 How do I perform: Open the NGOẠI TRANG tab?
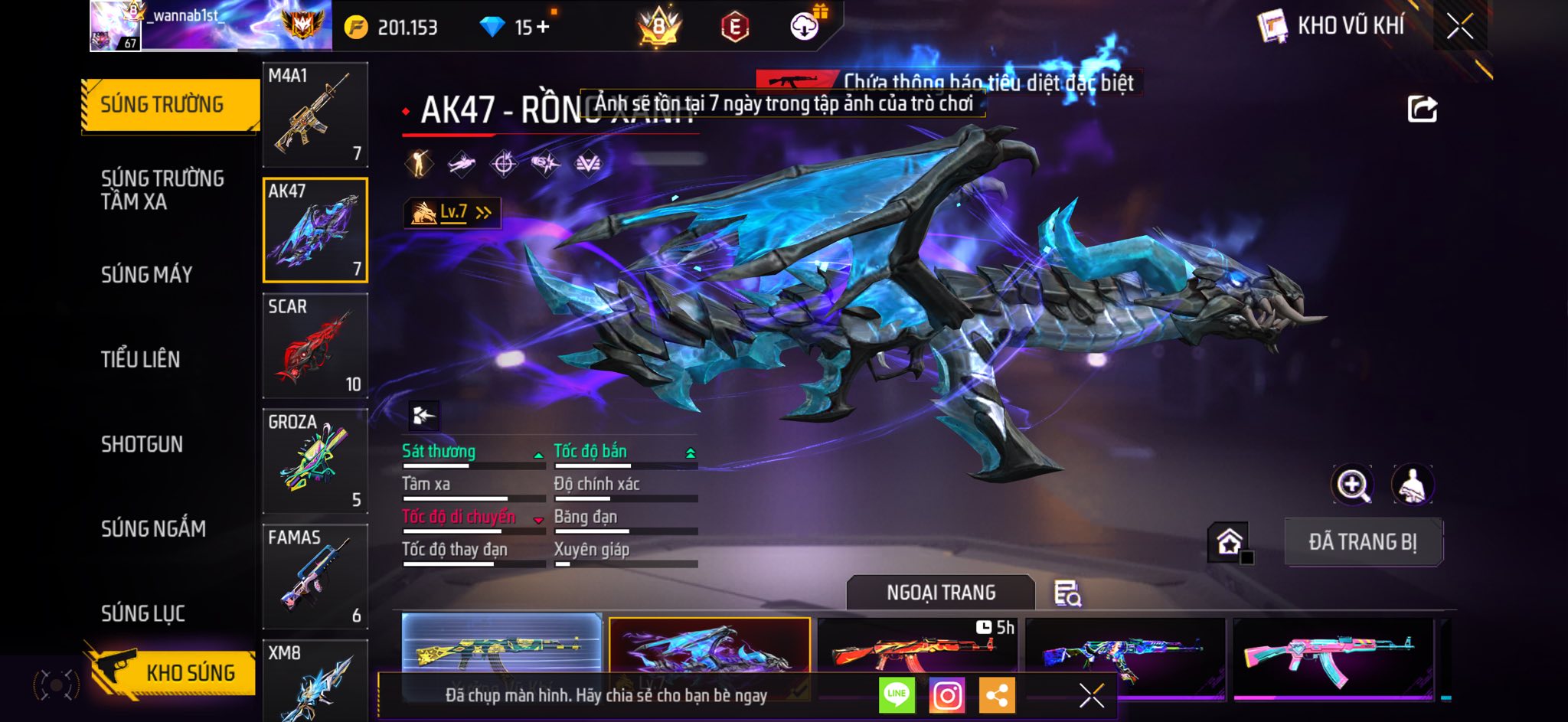point(941,593)
